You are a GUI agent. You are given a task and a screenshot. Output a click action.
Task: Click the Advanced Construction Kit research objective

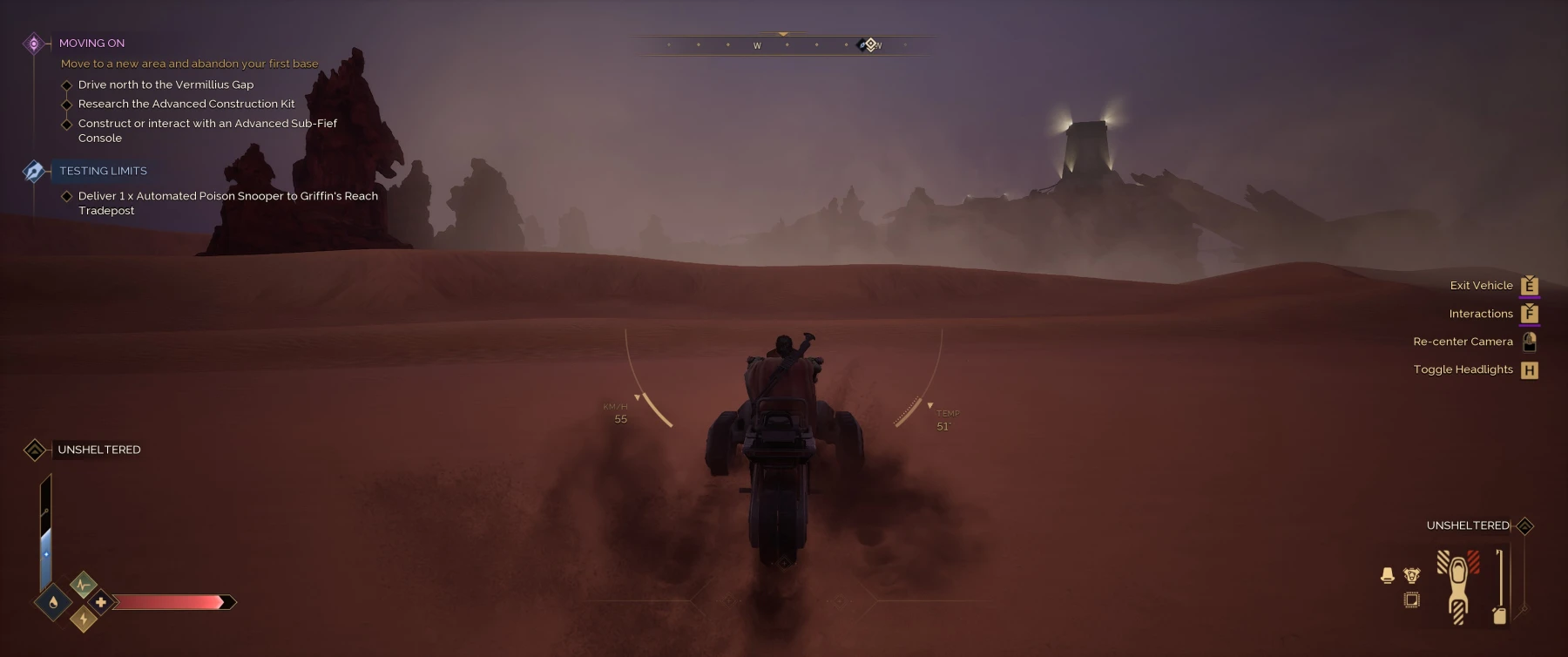point(186,104)
